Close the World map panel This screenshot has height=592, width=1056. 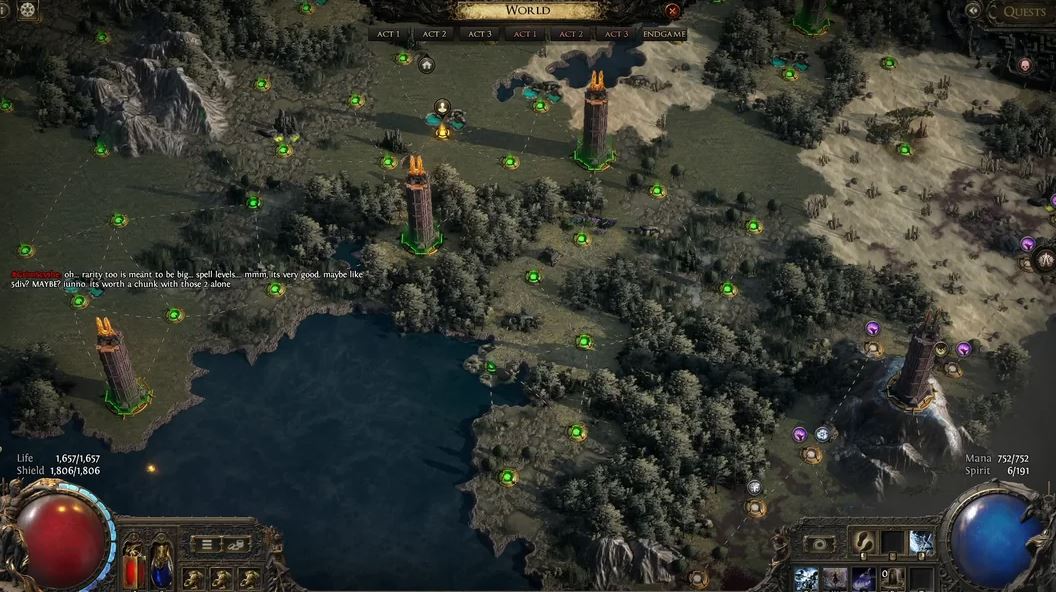[x=672, y=11]
